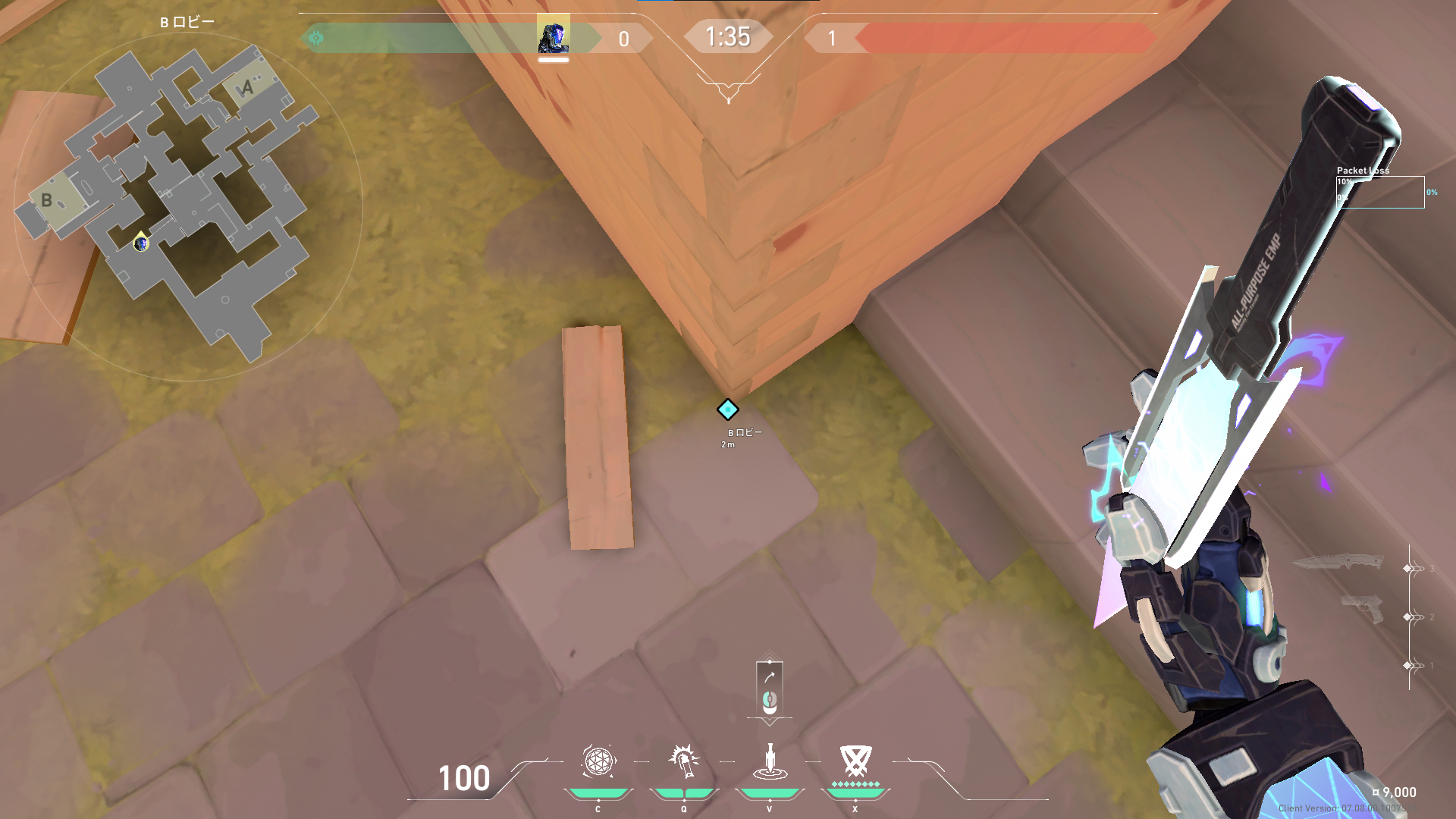
Task: Select the B site marker on minimap
Action: point(48,200)
